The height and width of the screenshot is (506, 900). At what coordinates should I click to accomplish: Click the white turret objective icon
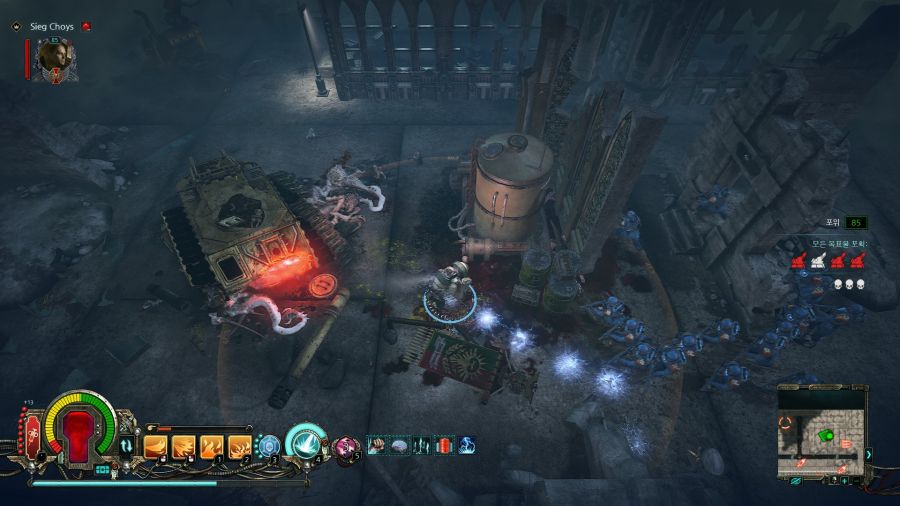[x=819, y=260]
